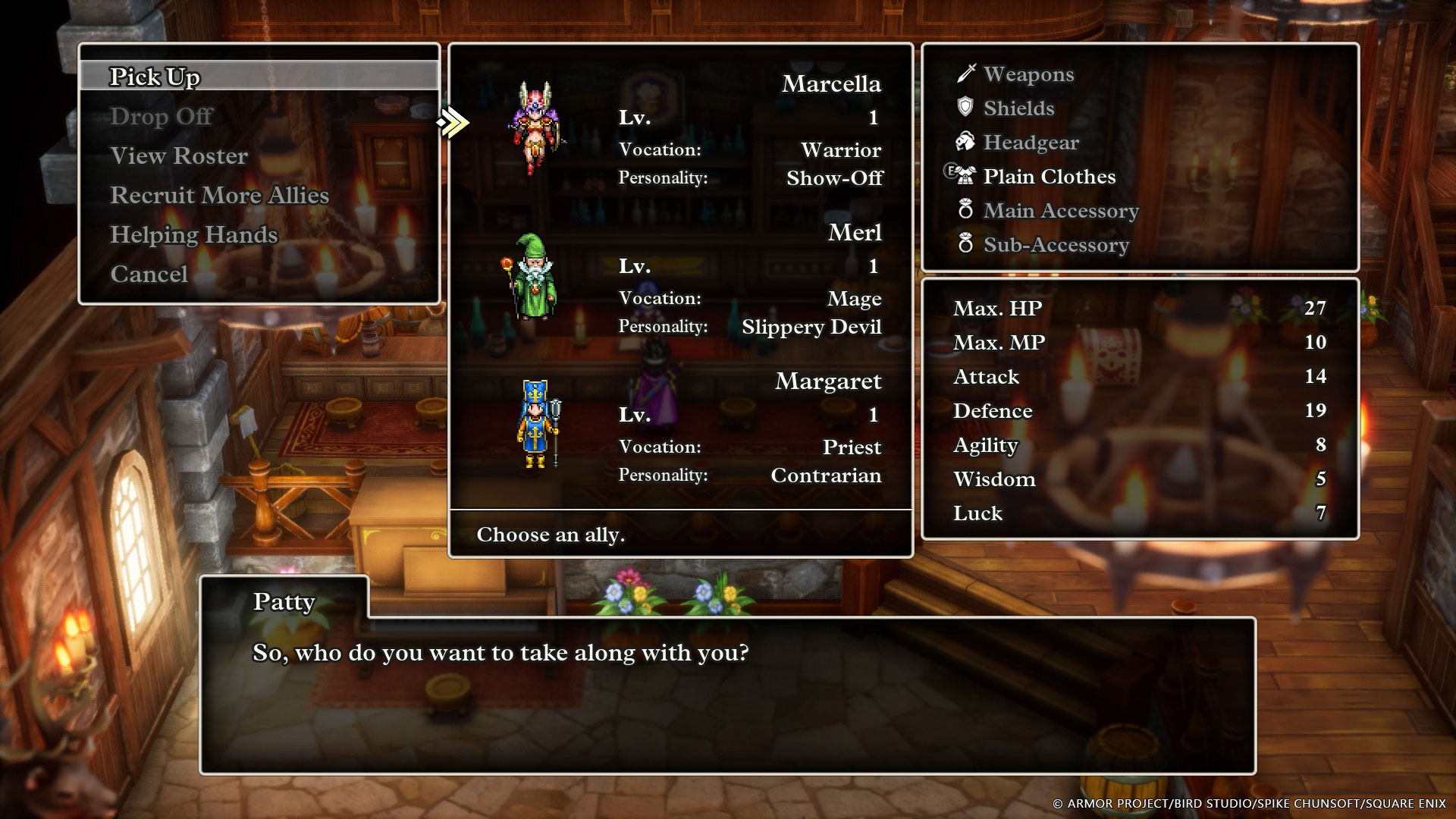
Task: Select the Pick Up menu option
Action: coord(155,77)
